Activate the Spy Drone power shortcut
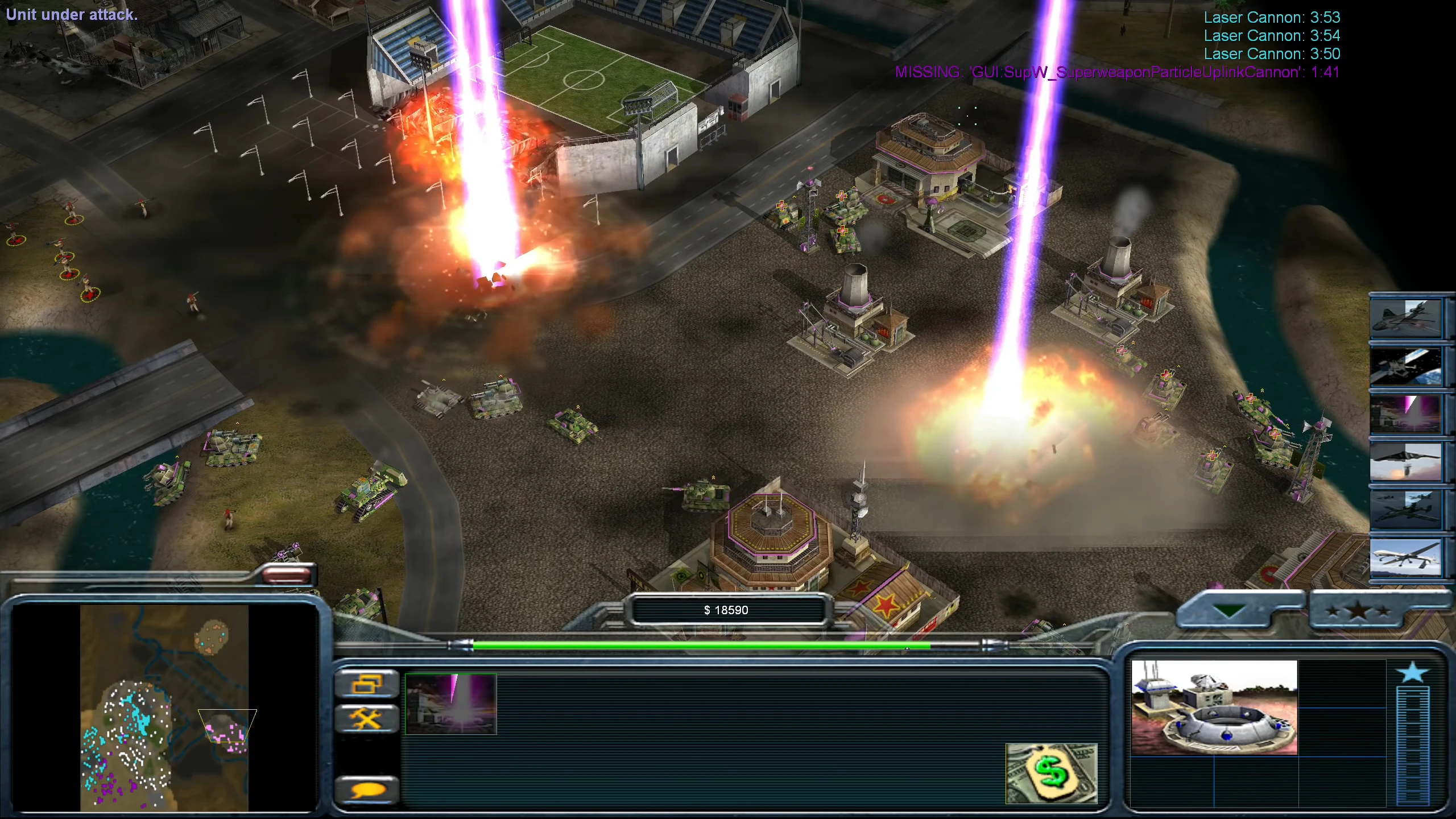The height and width of the screenshot is (819, 1456). [1405, 558]
